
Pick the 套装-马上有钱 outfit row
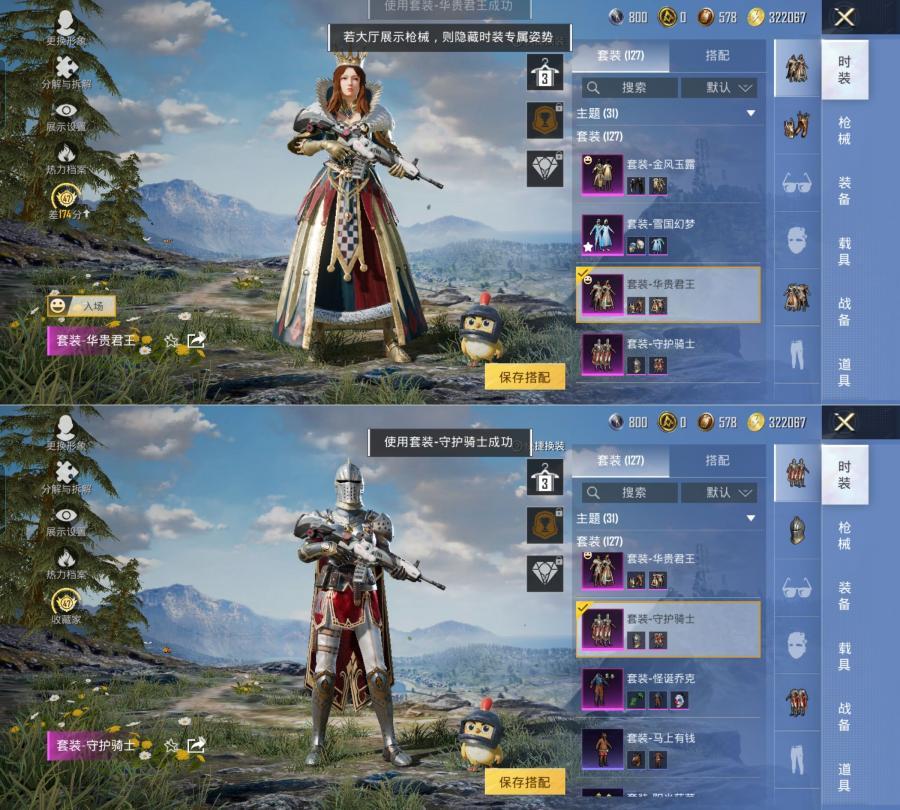pyautogui.click(x=668, y=748)
